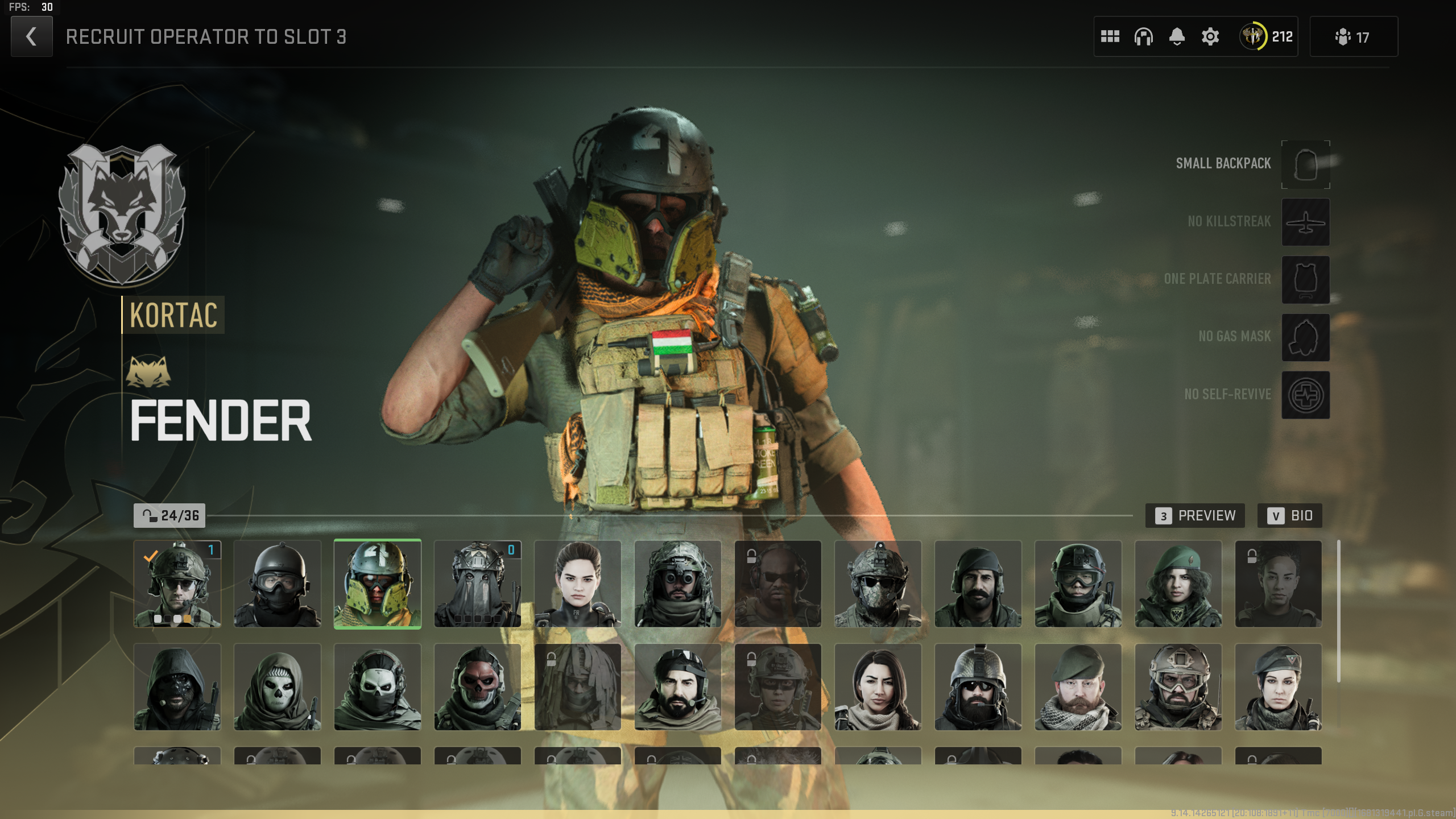
Task: Open the party button showing 17
Action: 1353,37
